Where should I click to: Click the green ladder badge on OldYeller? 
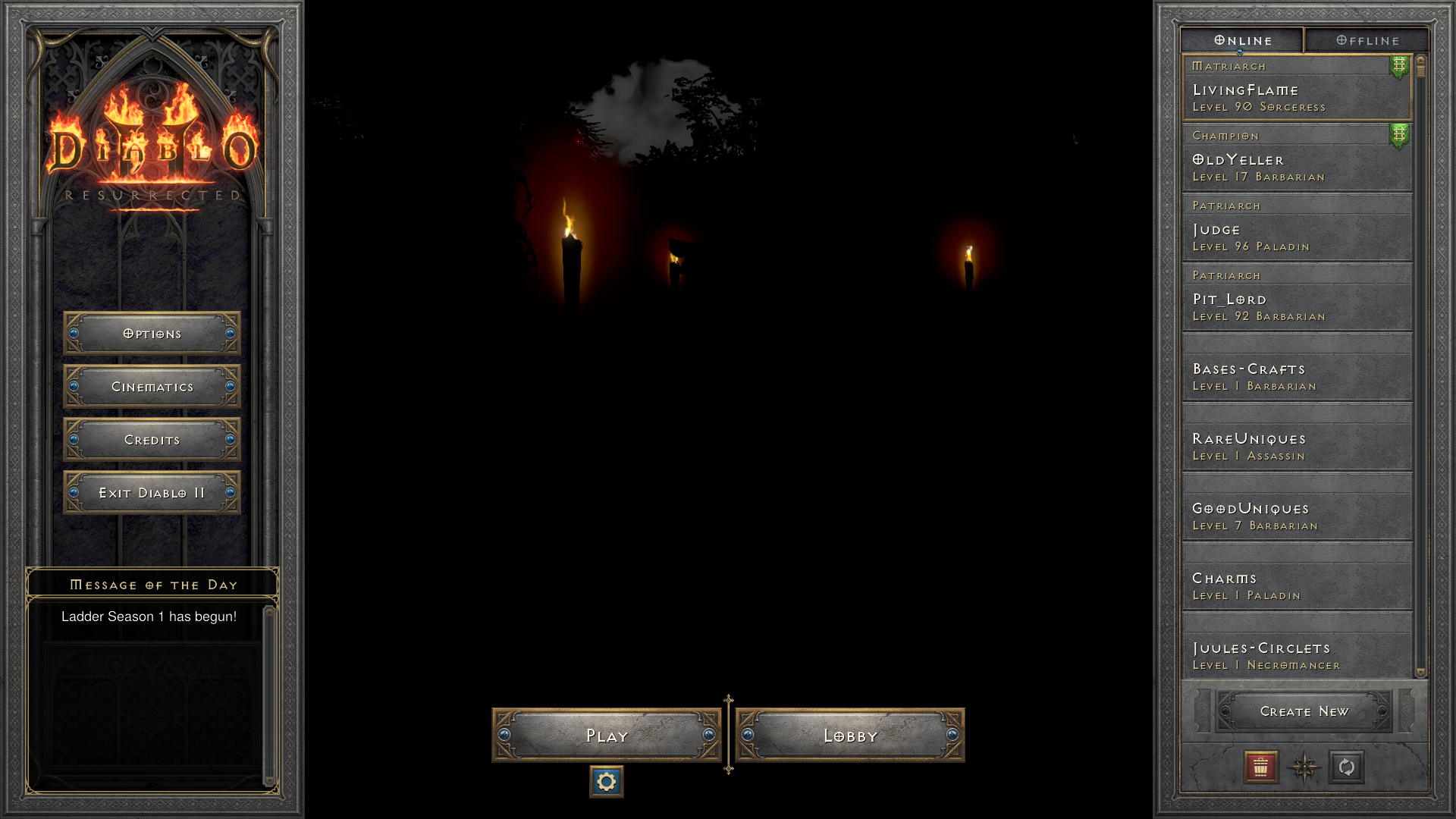coord(1398,136)
